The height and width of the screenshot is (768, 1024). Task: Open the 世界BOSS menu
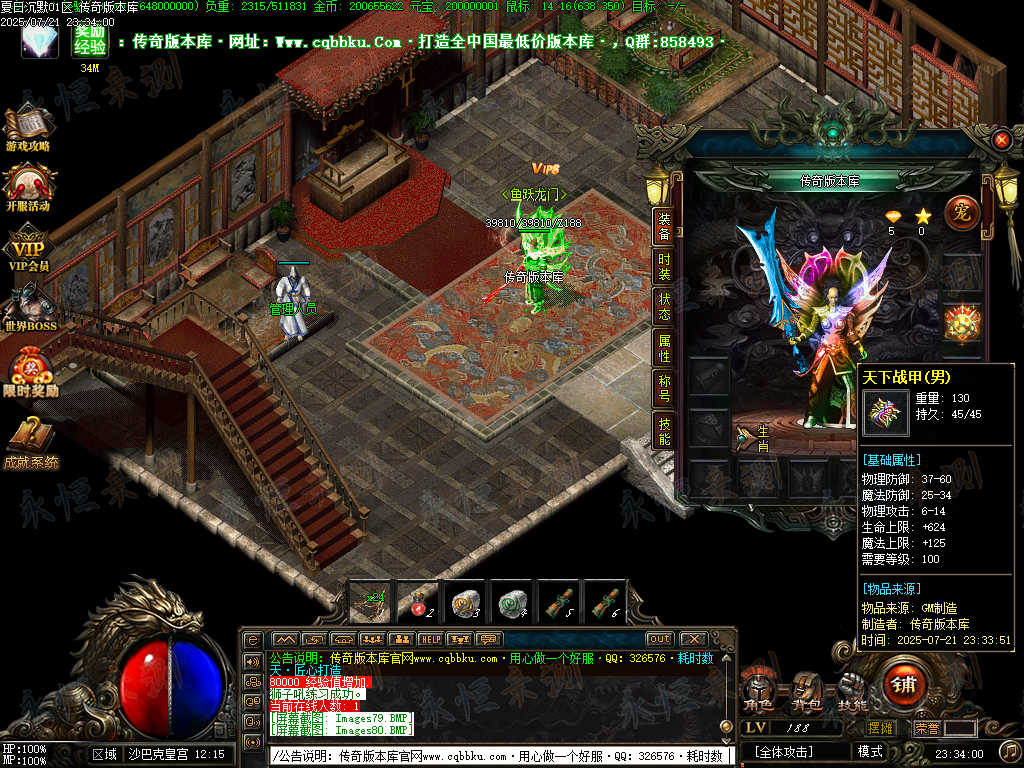[x=30, y=308]
